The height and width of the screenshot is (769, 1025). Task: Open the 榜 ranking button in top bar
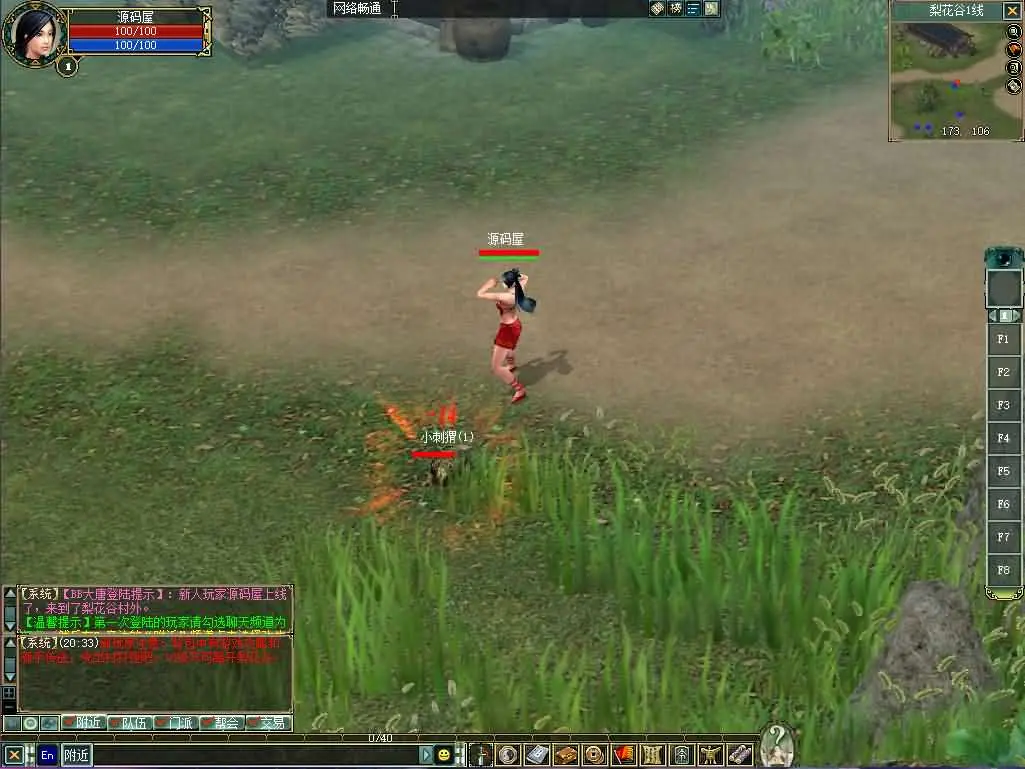coord(676,8)
